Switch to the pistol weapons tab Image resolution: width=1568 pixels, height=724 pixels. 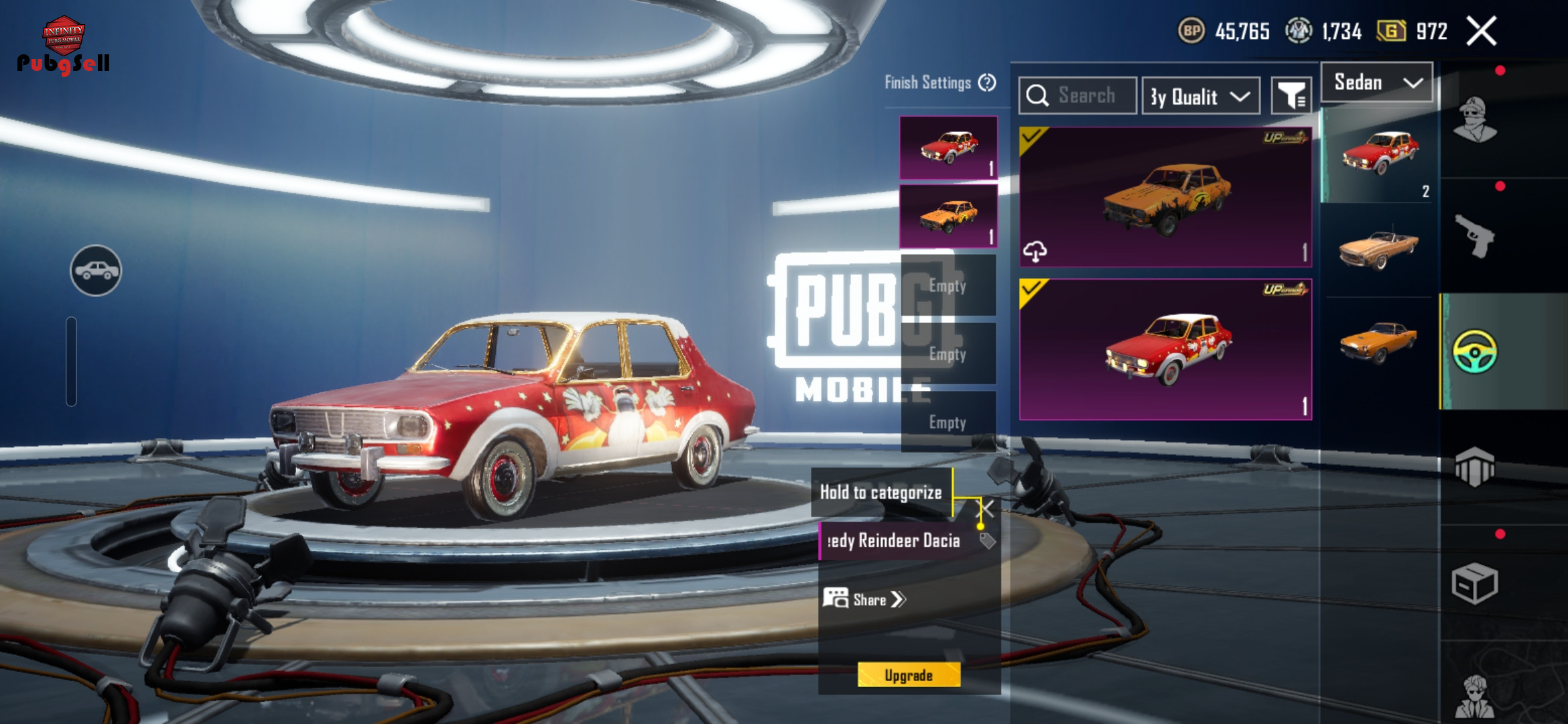click(1475, 235)
